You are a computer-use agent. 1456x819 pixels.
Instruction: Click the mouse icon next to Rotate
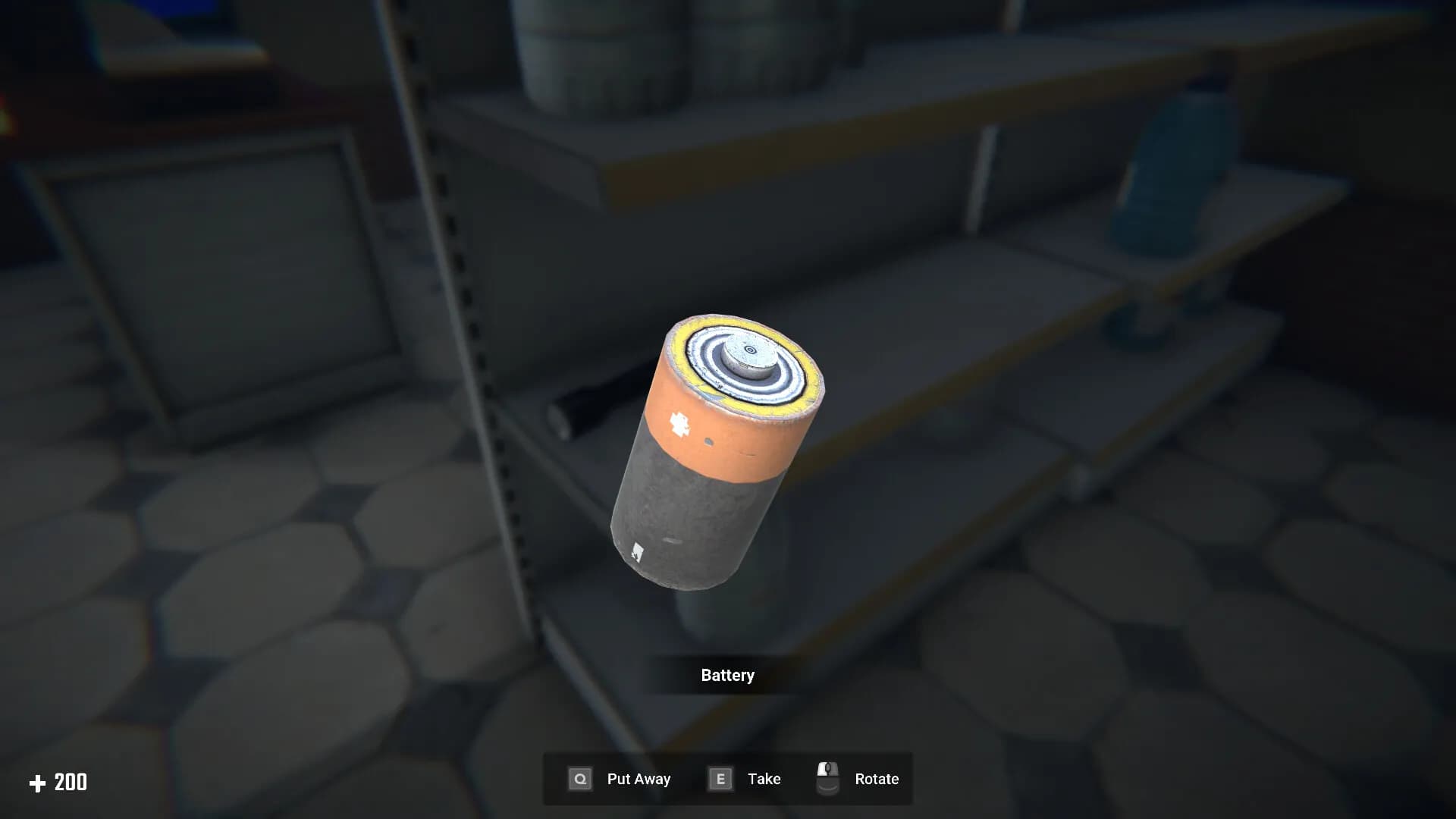[827, 778]
